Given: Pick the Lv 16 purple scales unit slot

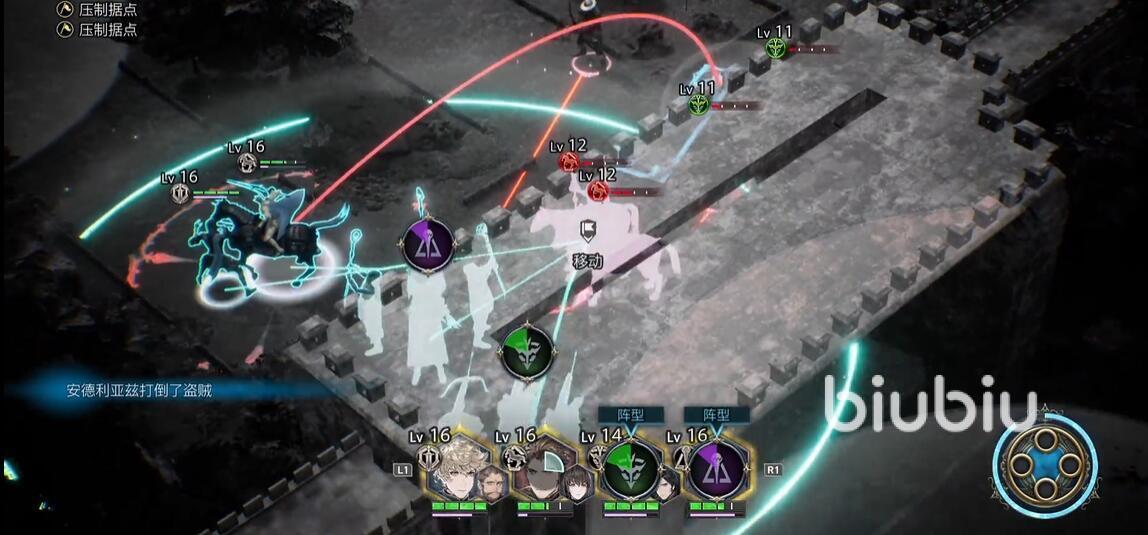Looking at the screenshot, I should (717, 469).
